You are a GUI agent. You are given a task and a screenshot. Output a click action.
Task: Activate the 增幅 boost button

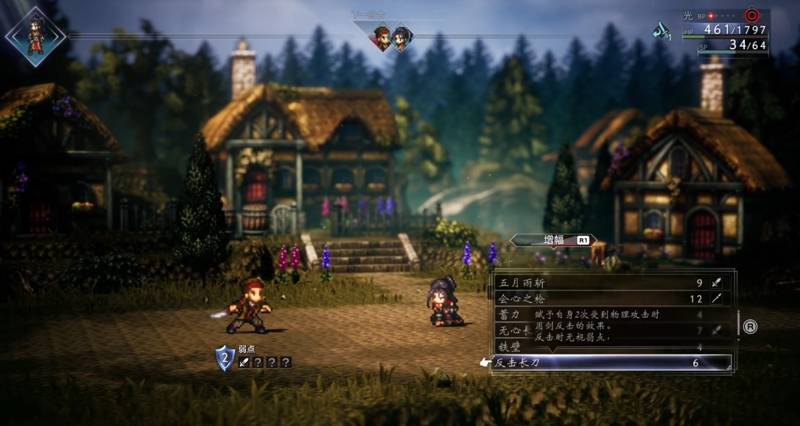(553, 240)
